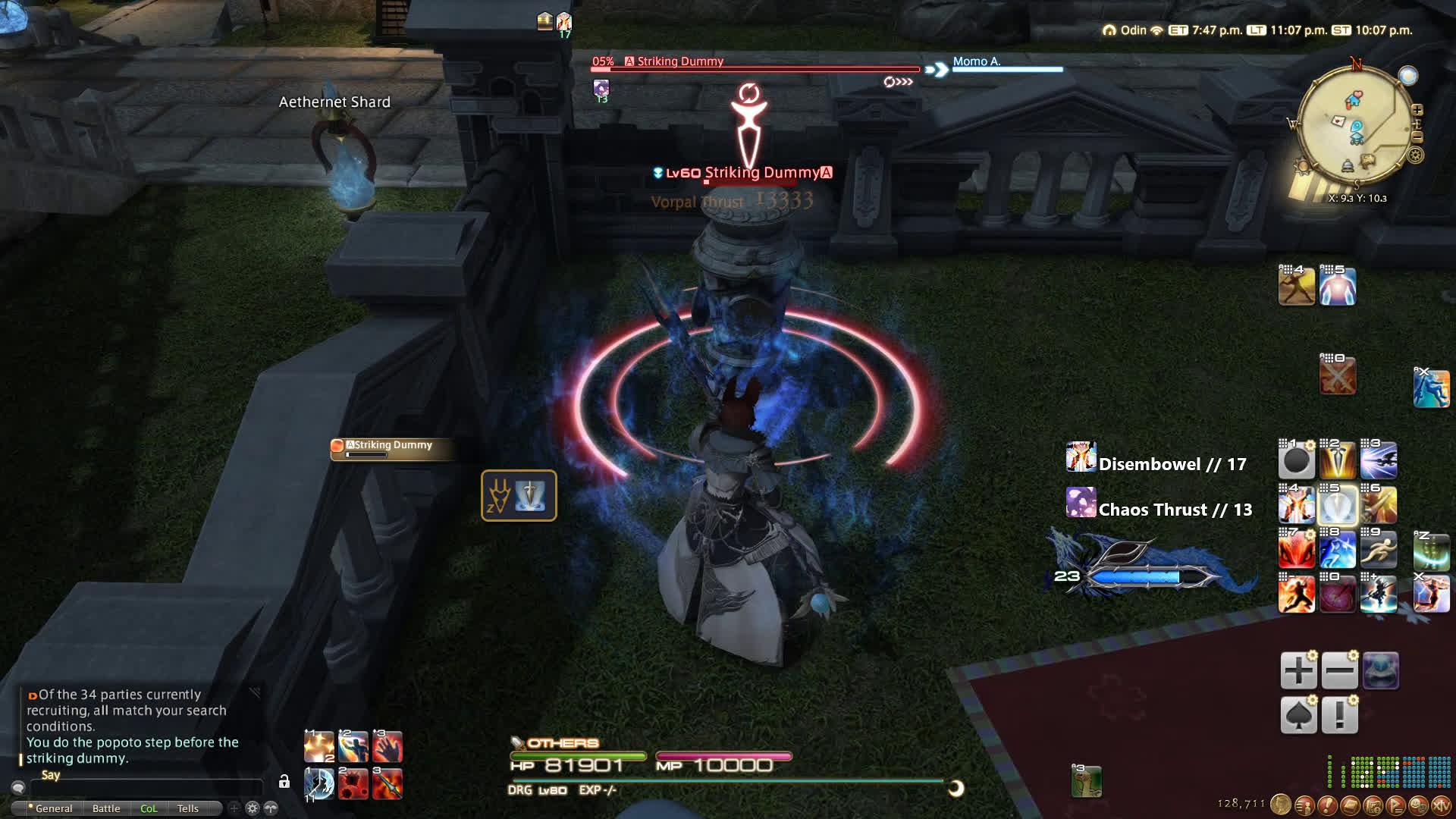Open chat log settings gear
1456x819 pixels.
[253, 808]
